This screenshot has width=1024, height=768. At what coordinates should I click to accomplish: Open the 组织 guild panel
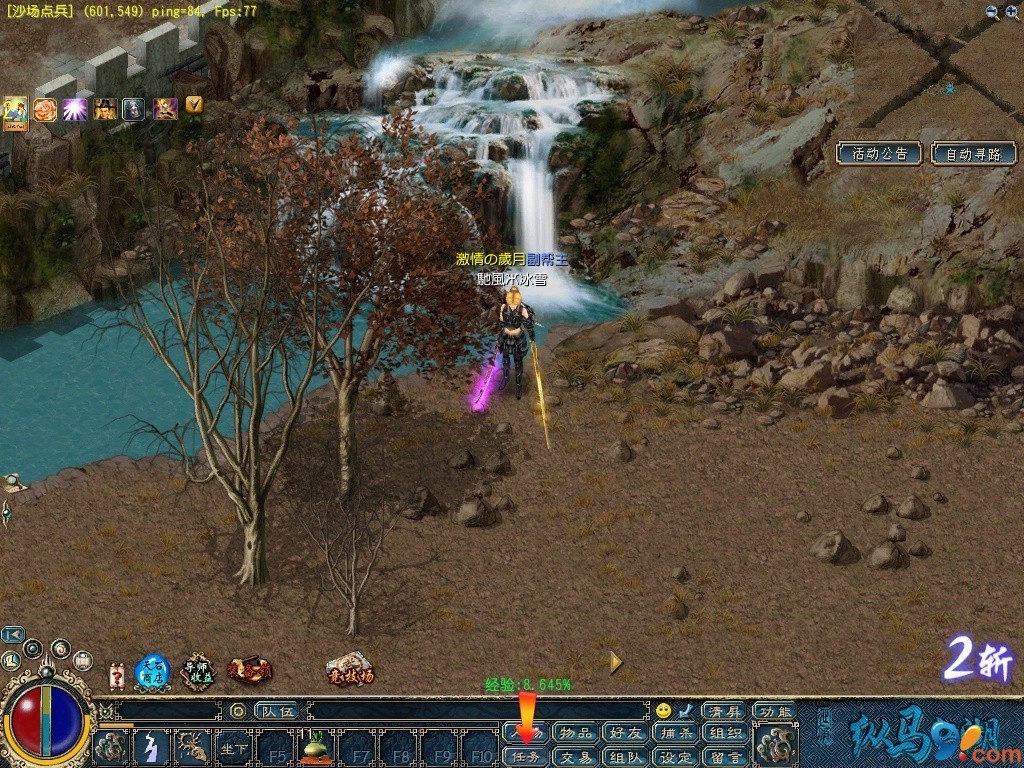click(x=724, y=734)
